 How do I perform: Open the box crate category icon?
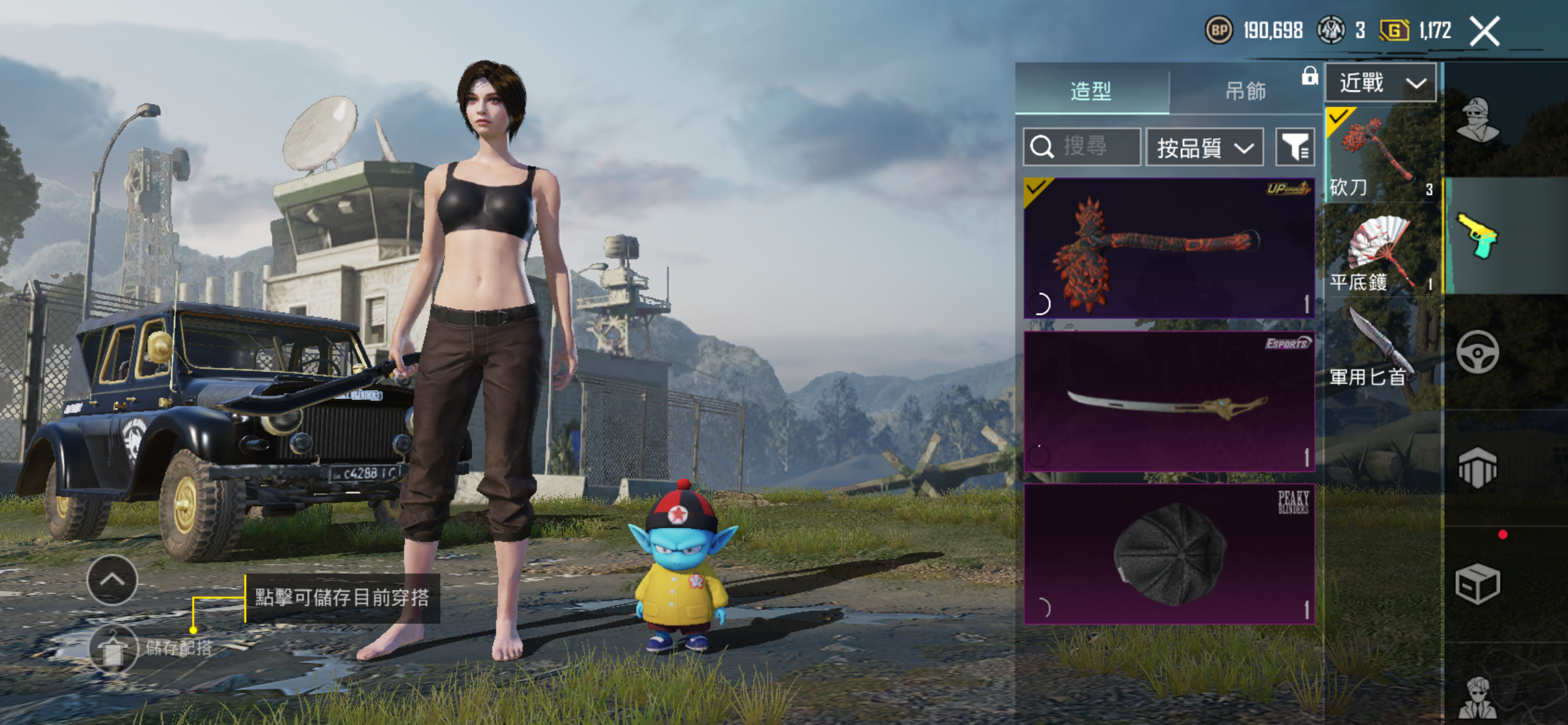pos(1478,584)
